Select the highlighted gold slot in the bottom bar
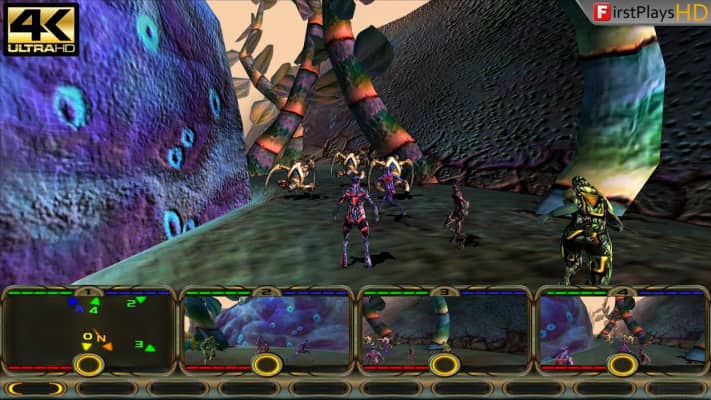This screenshot has width=711, height=400. pyautogui.click(x=36, y=389)
